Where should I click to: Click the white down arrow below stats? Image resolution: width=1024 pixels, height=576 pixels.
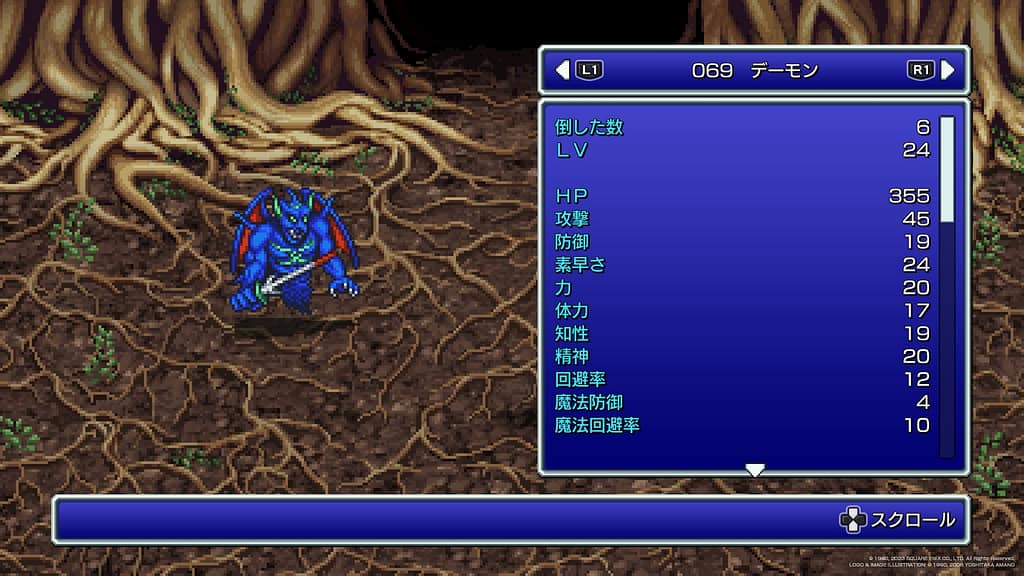click(x=755, y=470)
